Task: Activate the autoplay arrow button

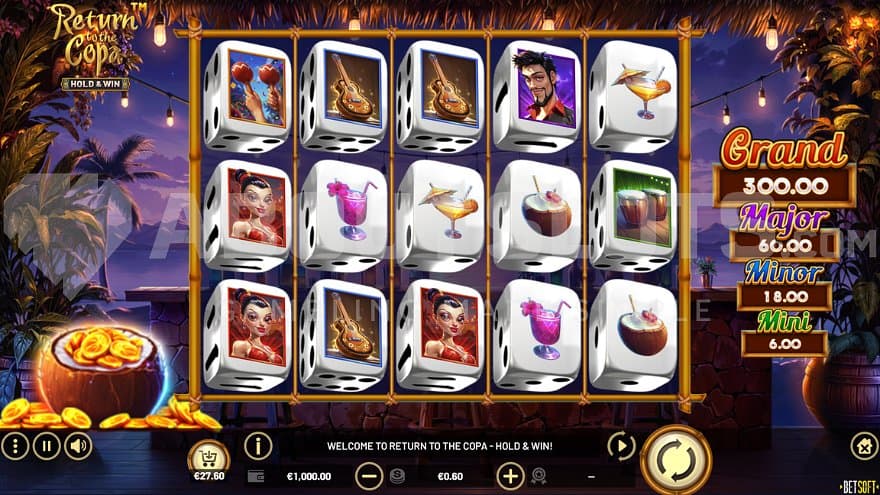Action: pos(621,445)
